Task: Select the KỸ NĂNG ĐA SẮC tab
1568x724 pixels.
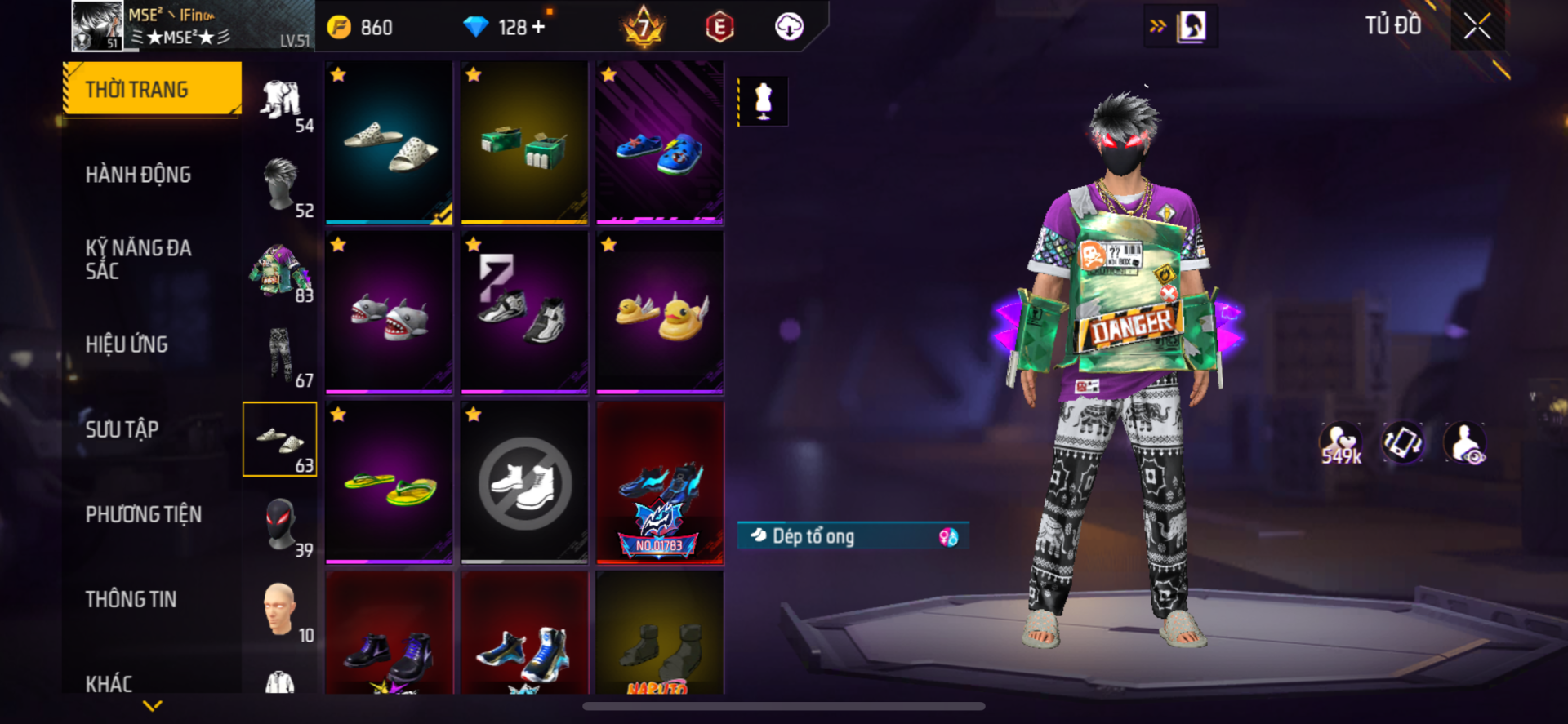Action: (x=138, y=260)
